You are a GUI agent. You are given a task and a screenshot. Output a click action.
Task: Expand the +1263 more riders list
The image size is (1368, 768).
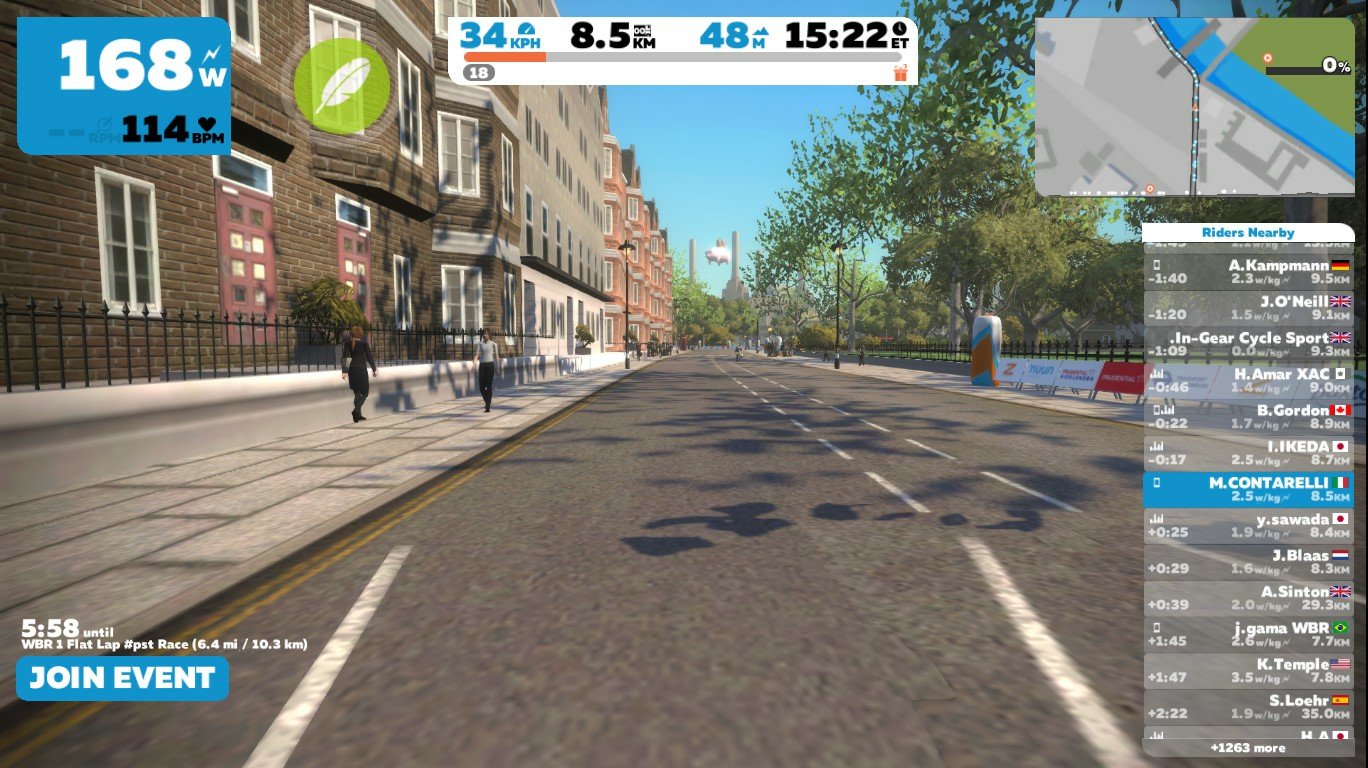pos(1248,748)
